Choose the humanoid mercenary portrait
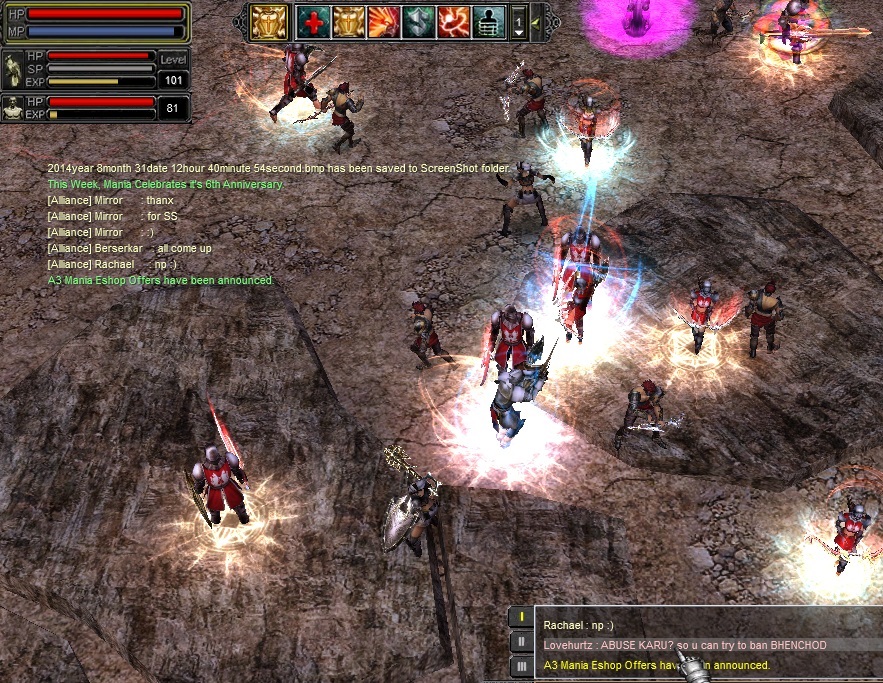Image resolution: width=883 pixels, height=683 pixels. click(13, 107)
